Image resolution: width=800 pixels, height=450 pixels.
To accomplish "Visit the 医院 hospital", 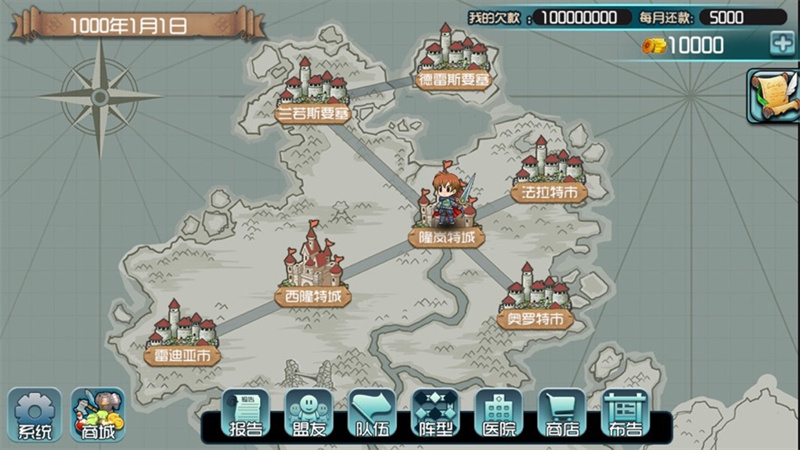I will [x=499, y=414].
